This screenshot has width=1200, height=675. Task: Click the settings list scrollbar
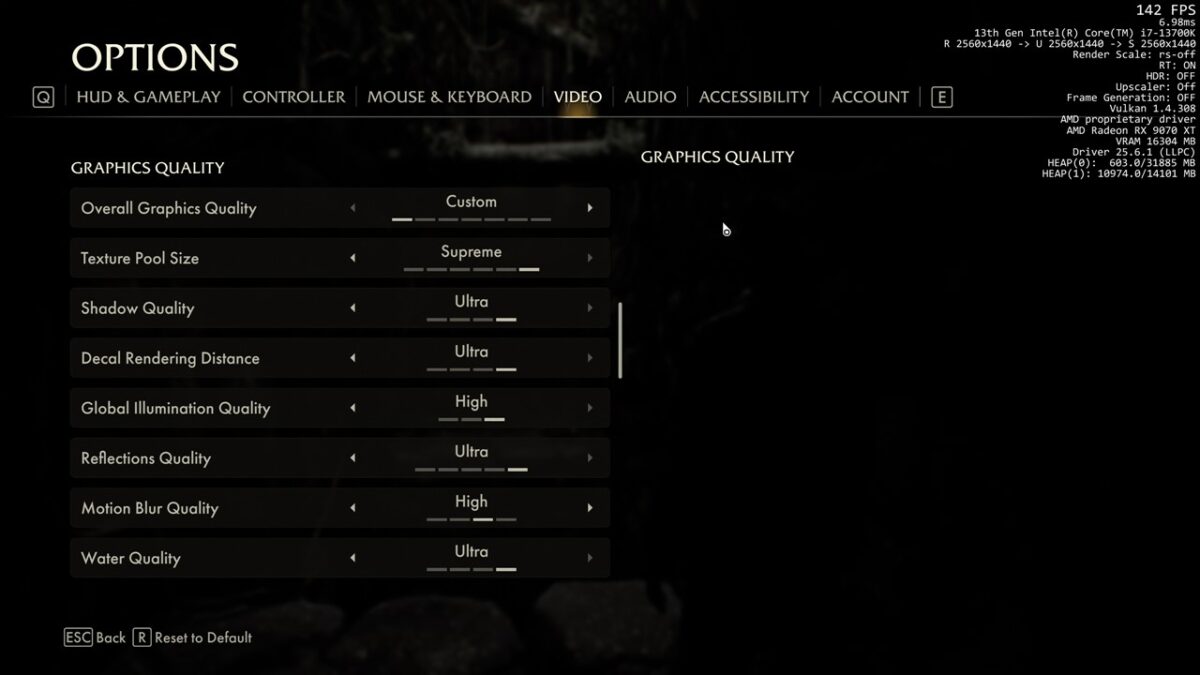click(x=620, y=340)
